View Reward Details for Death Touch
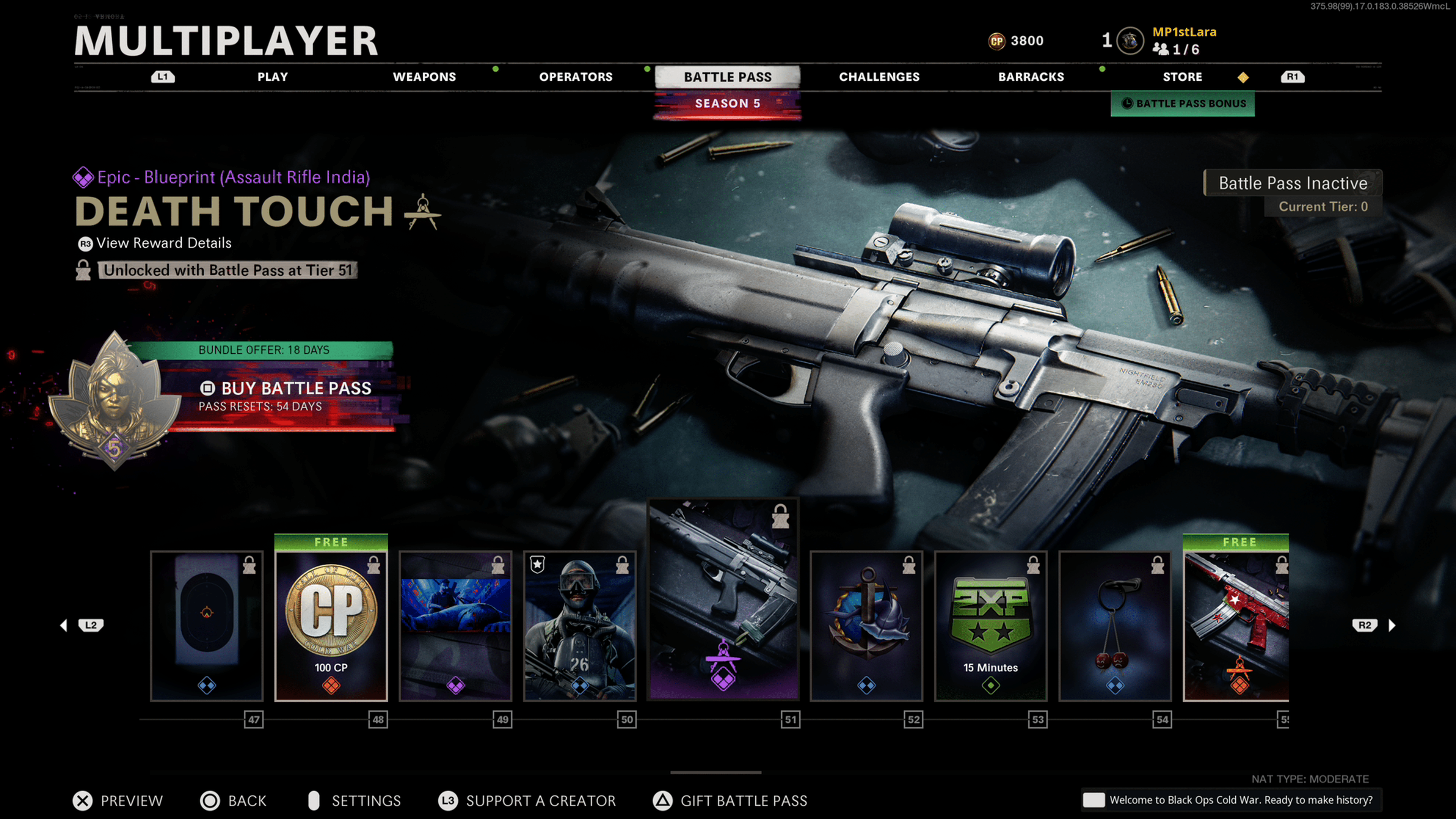This screenshot has height=819, width=1456. pos(163,243)
